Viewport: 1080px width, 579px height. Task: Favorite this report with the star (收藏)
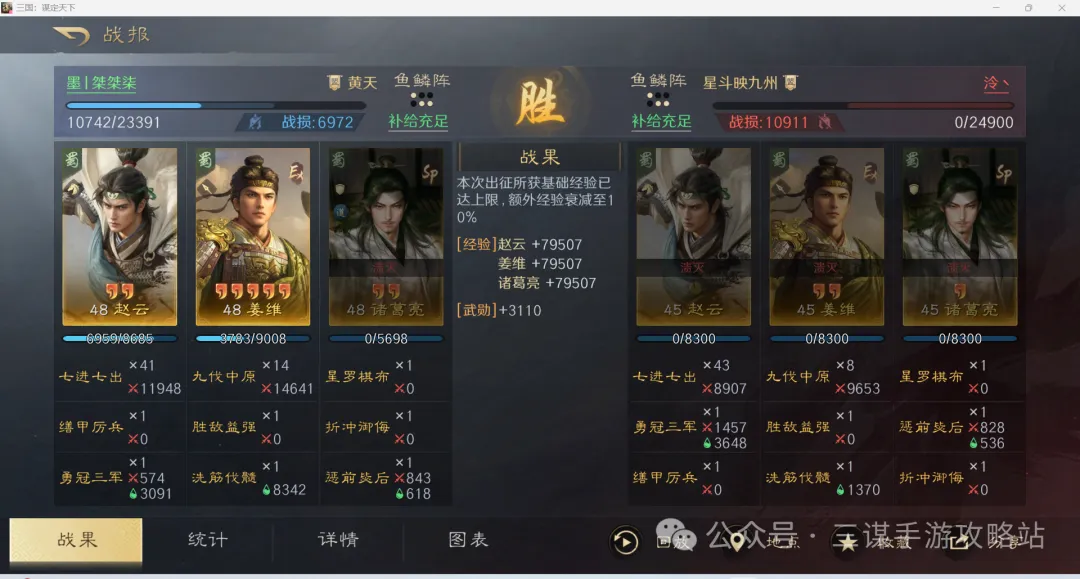click(x=847, y=542)
